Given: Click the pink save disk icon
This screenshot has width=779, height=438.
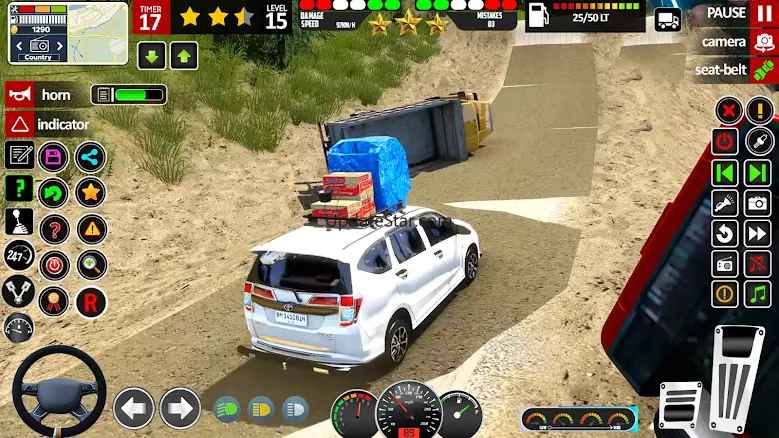Looking at the screenshot, I should coord(54,156).
